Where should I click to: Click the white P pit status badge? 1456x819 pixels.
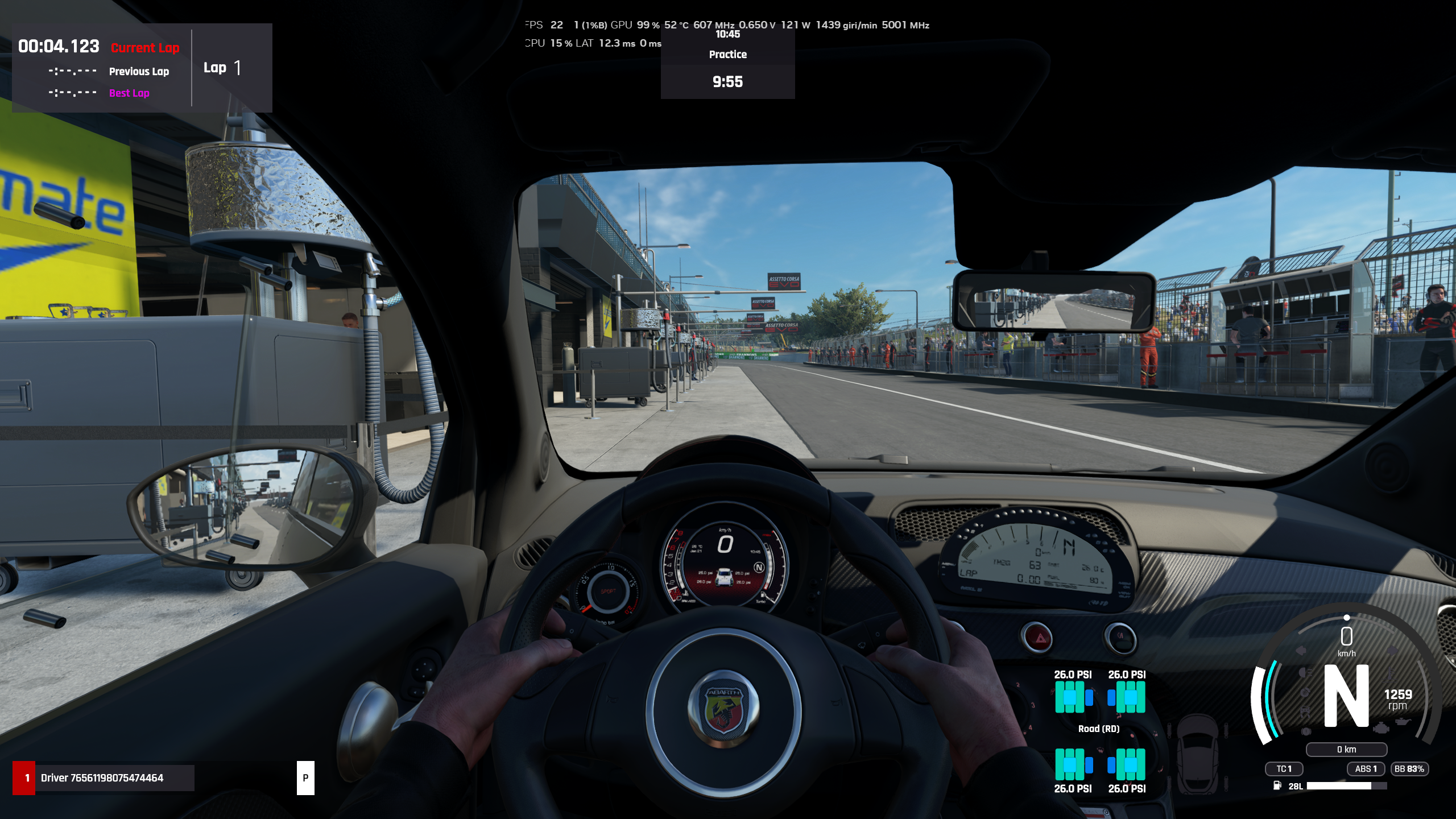click(305, 777)
